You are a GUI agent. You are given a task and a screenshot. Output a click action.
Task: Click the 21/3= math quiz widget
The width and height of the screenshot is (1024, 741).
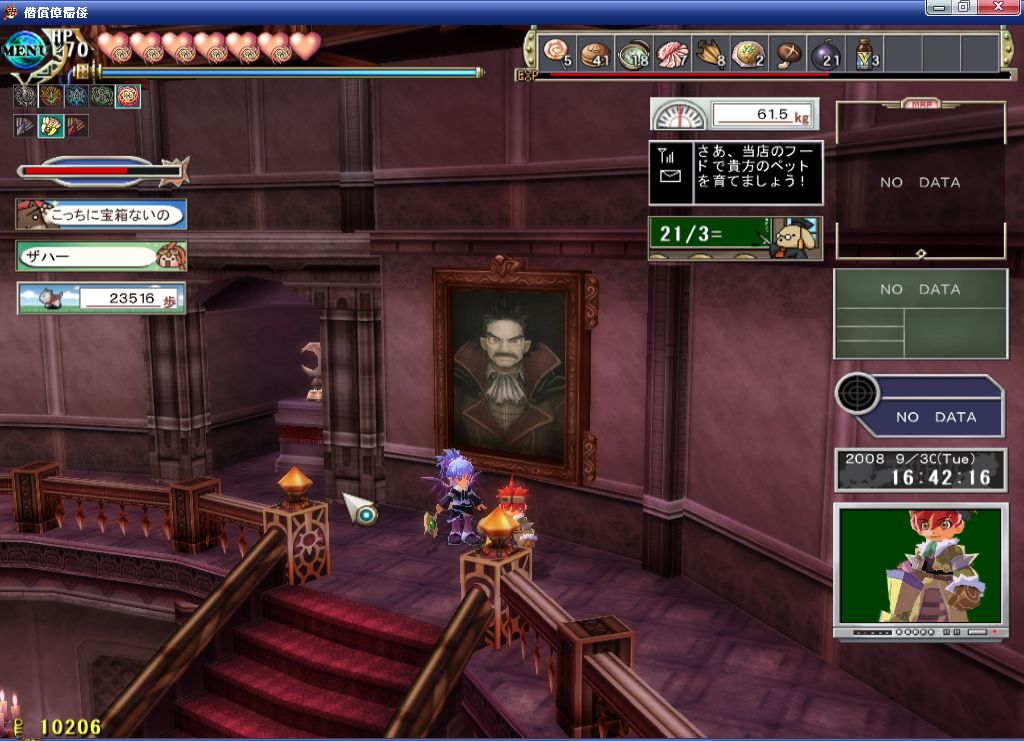[735, 238]
